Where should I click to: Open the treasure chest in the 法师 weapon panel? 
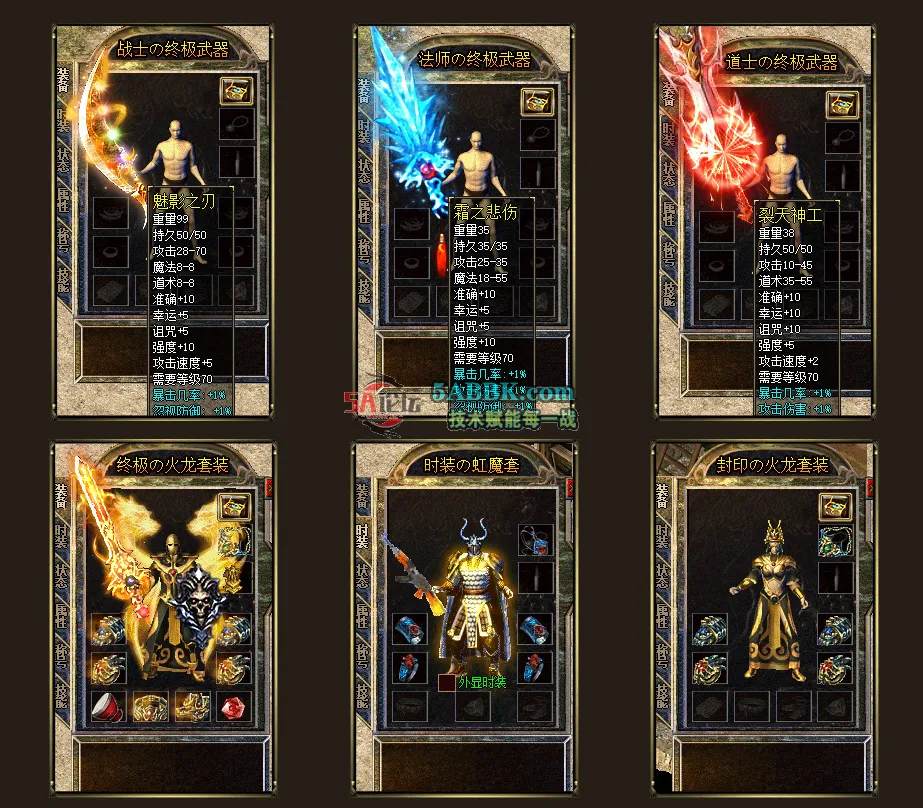click(x=537, y=101)
